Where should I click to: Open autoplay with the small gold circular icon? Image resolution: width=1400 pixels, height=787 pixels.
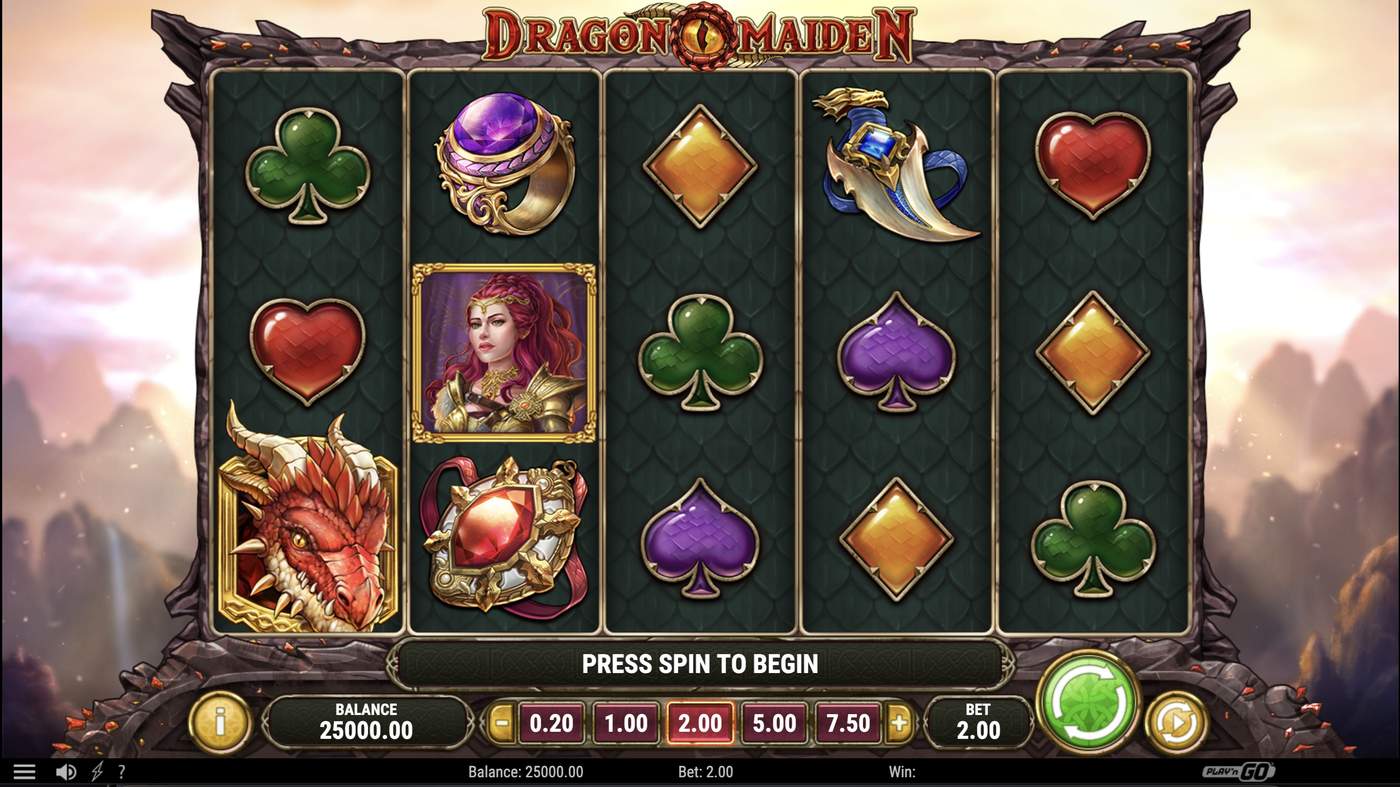(1175, 722)
